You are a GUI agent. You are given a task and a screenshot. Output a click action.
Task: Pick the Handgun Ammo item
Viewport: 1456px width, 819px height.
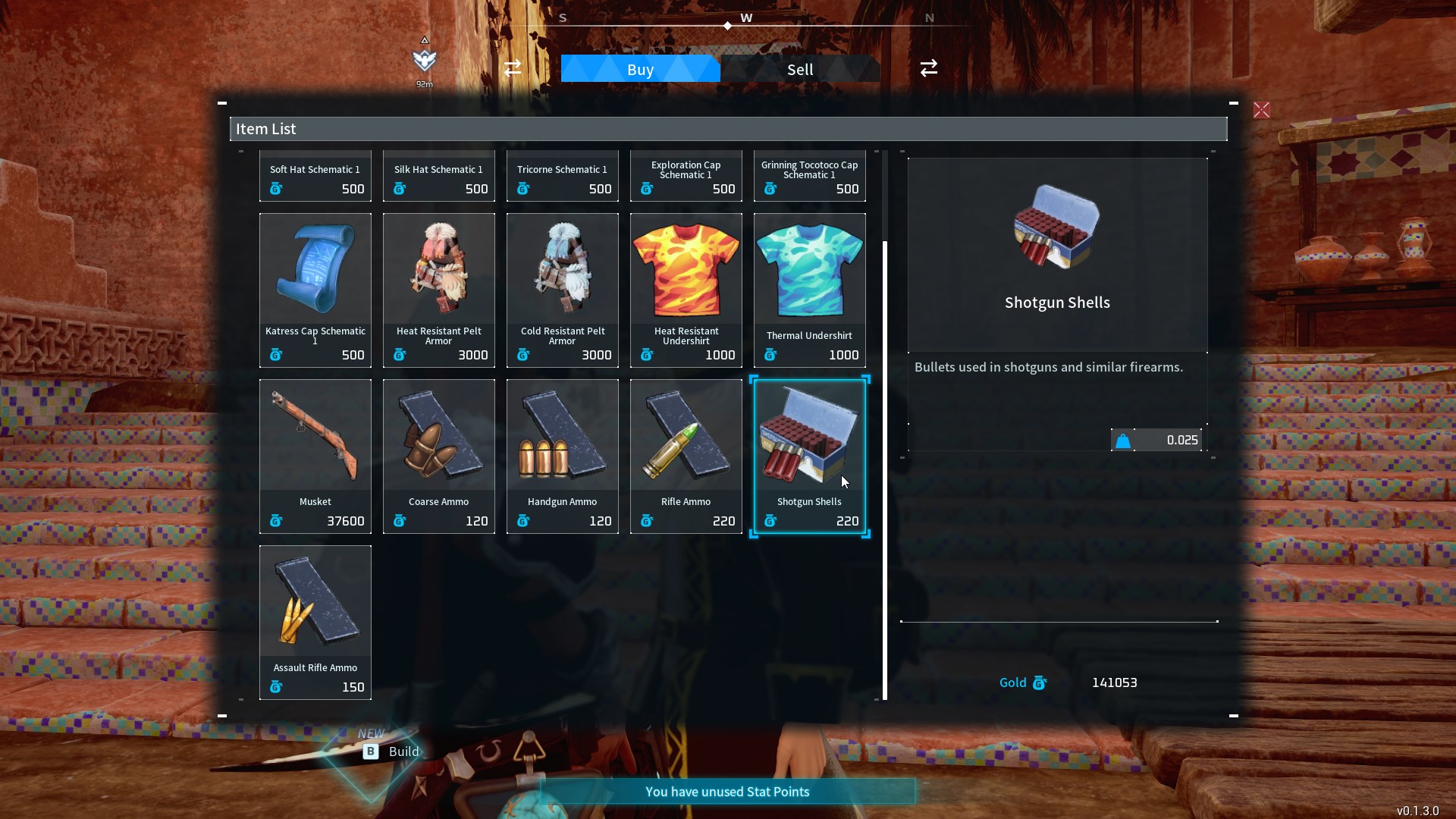pos(563,456)
